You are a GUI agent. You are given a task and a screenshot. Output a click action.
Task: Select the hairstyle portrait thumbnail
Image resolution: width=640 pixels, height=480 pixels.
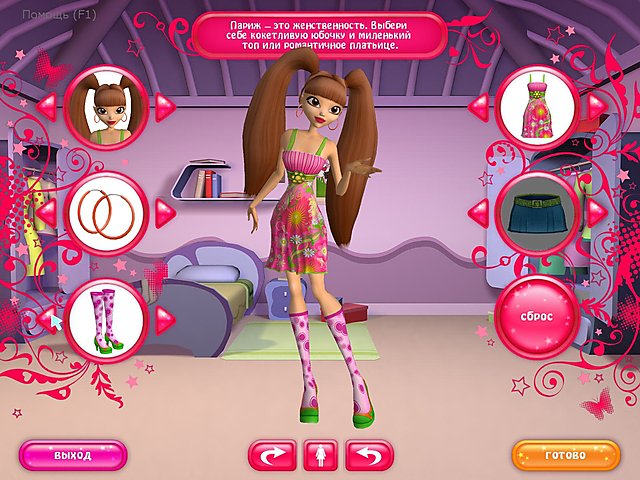point(105,105)
